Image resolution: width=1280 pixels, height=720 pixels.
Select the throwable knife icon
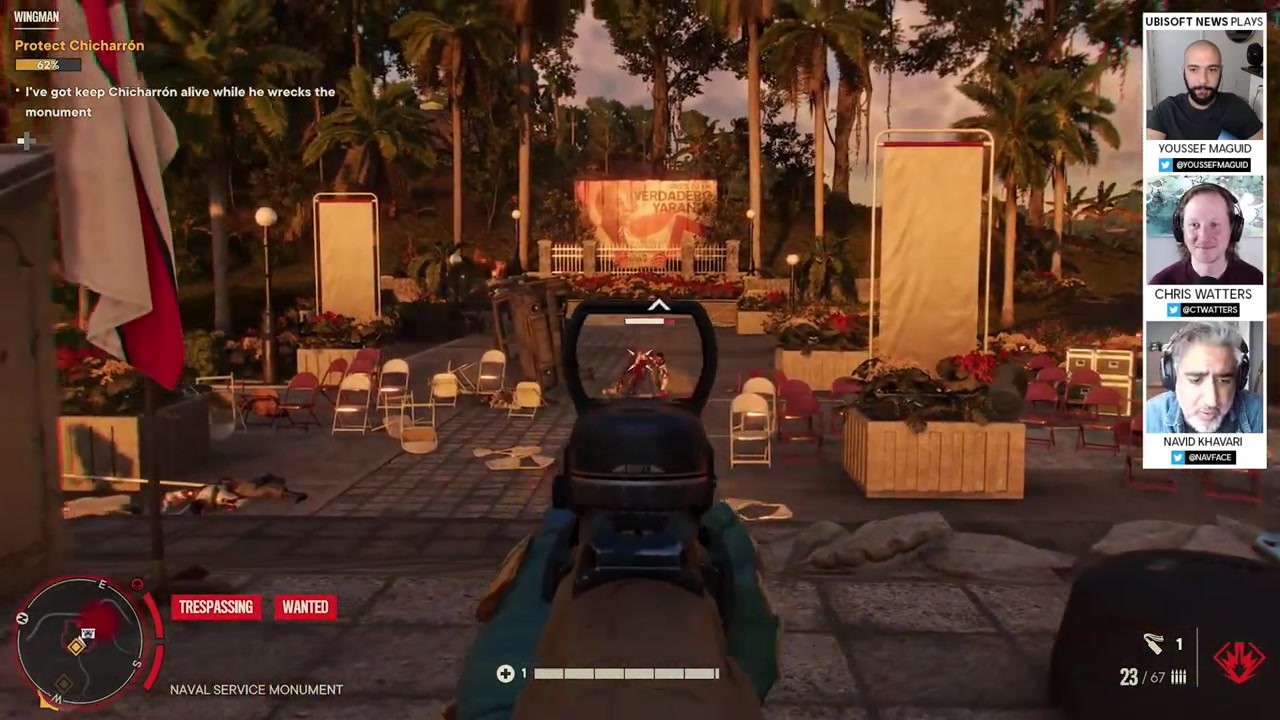tap(1154, 645)
